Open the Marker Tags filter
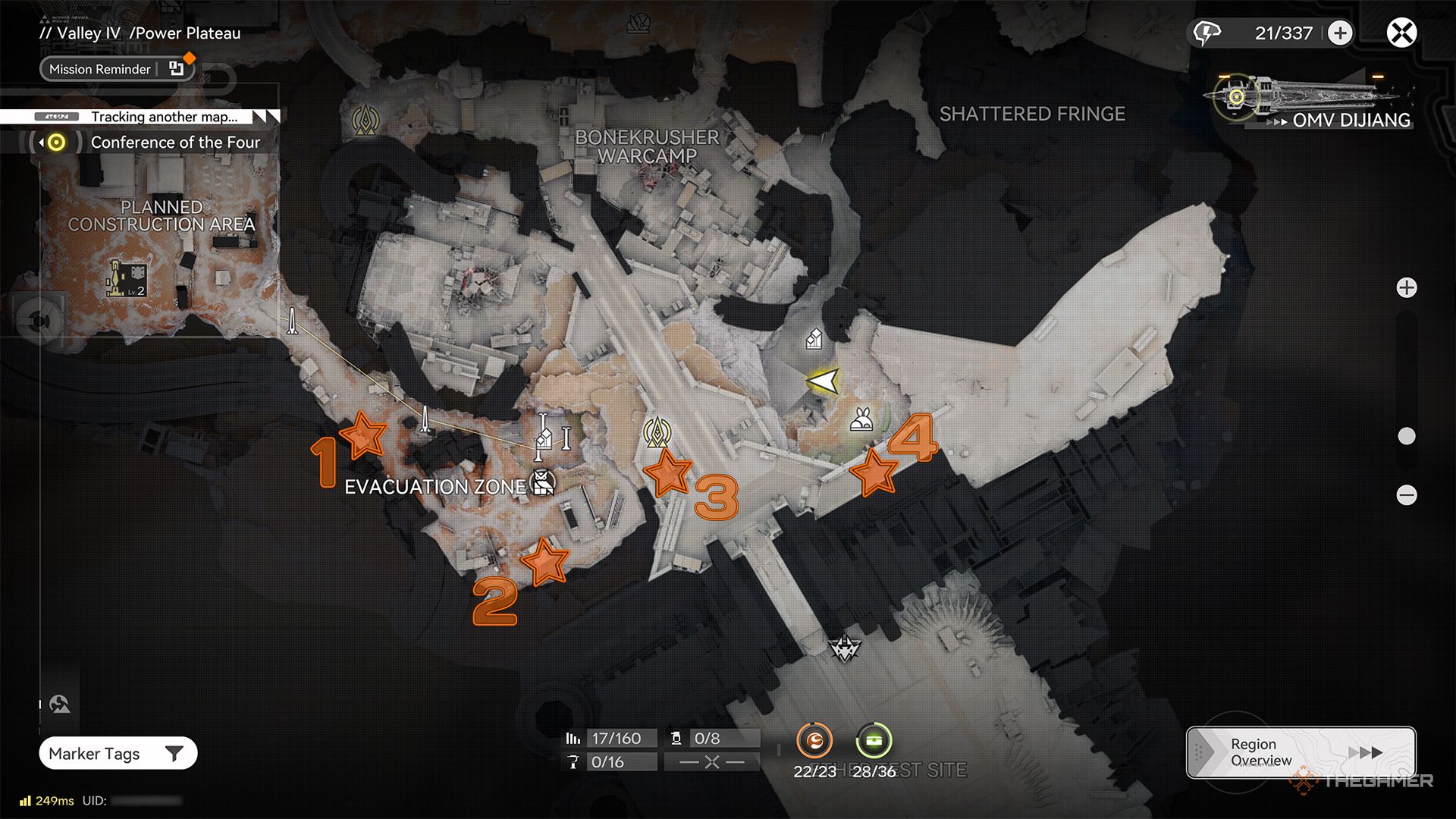The image size is (1456, 819). [118, 753]
